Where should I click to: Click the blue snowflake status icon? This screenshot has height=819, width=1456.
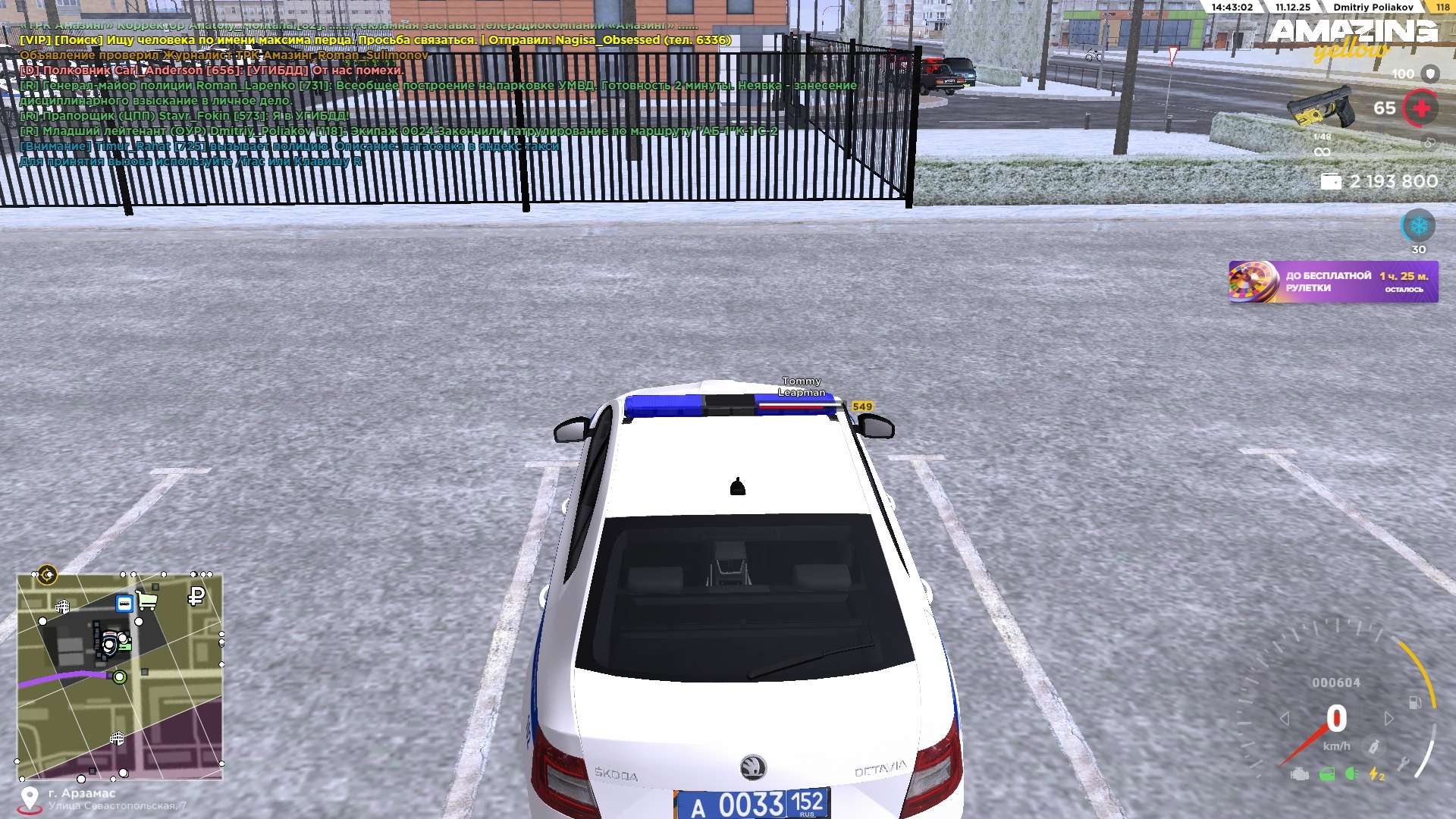click(1417, 226)
